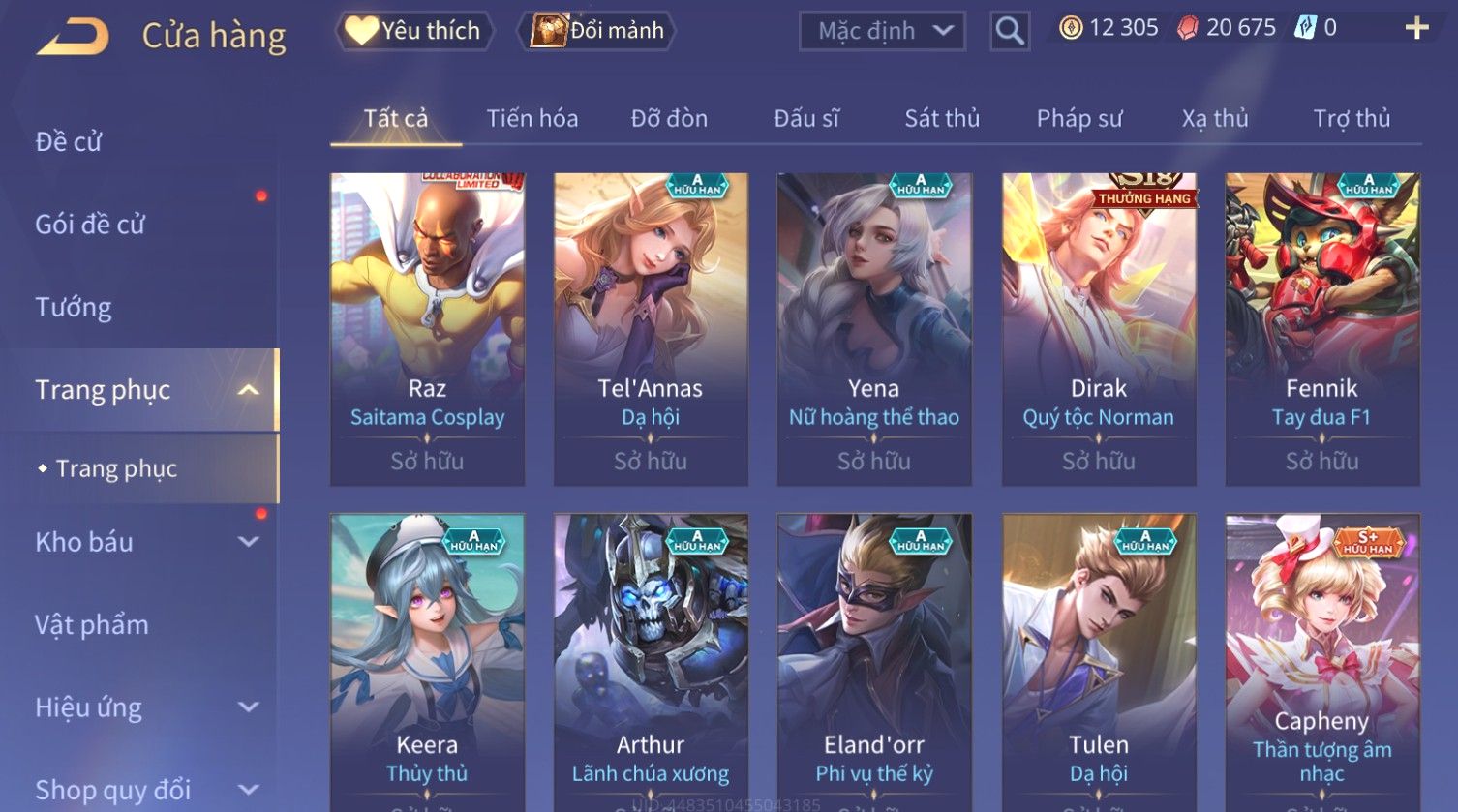Choose the Yena Nữ hoàng thể thao card
Screen dimensions: 1458x812
pos(873,329)
